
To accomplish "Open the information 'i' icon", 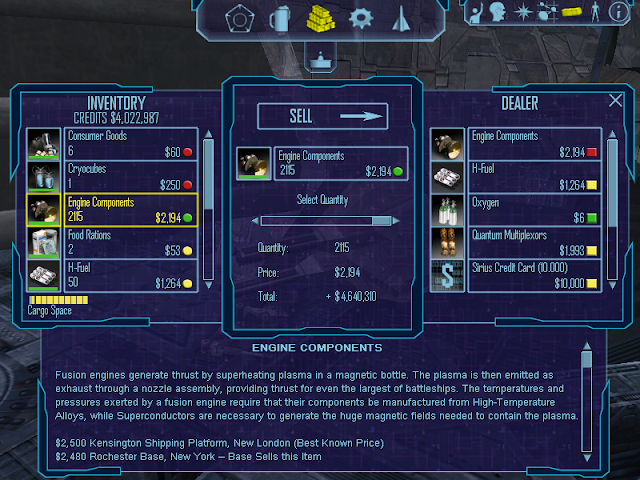I will [621, 12].
